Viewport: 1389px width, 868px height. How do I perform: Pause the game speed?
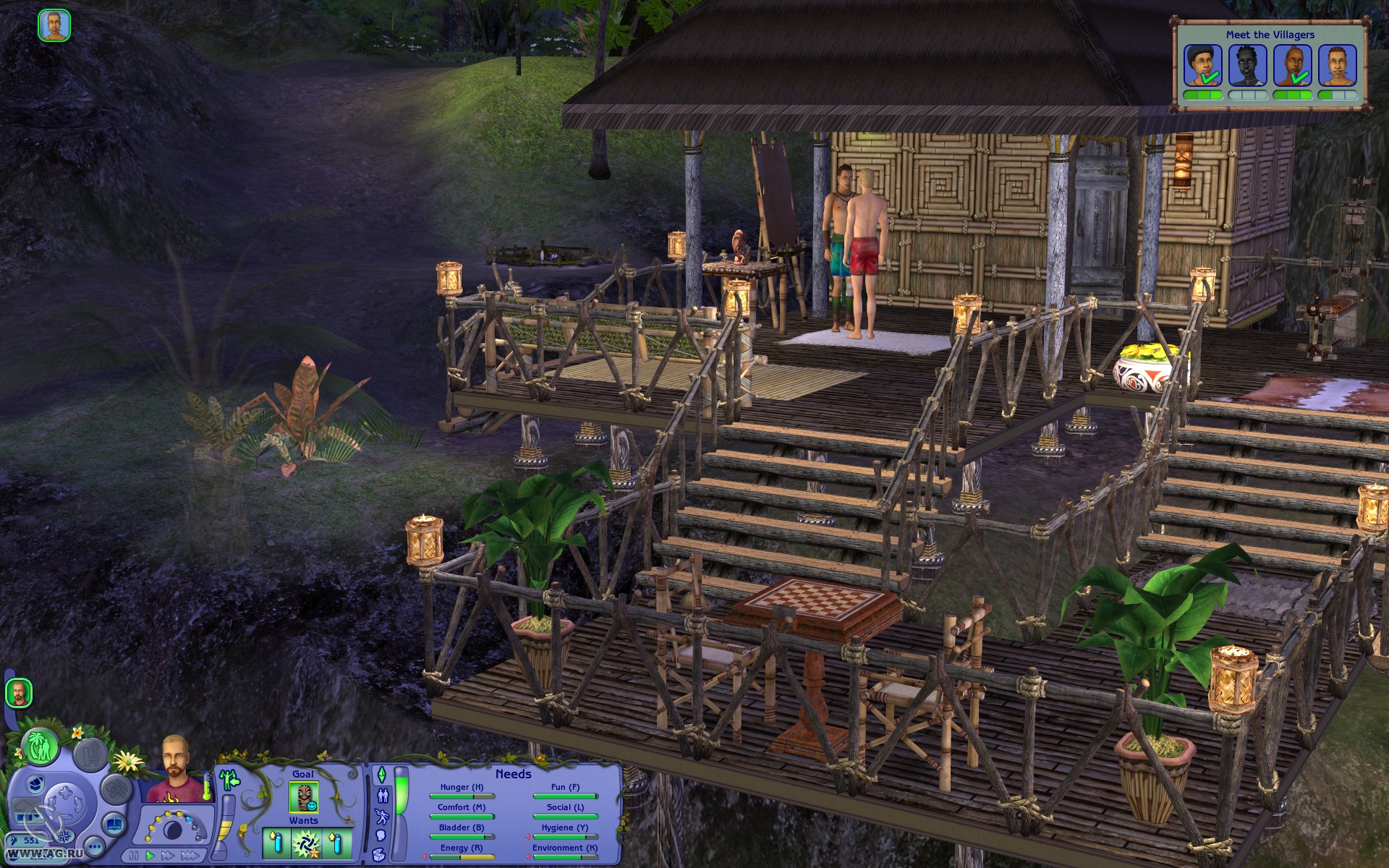point(135,856)
